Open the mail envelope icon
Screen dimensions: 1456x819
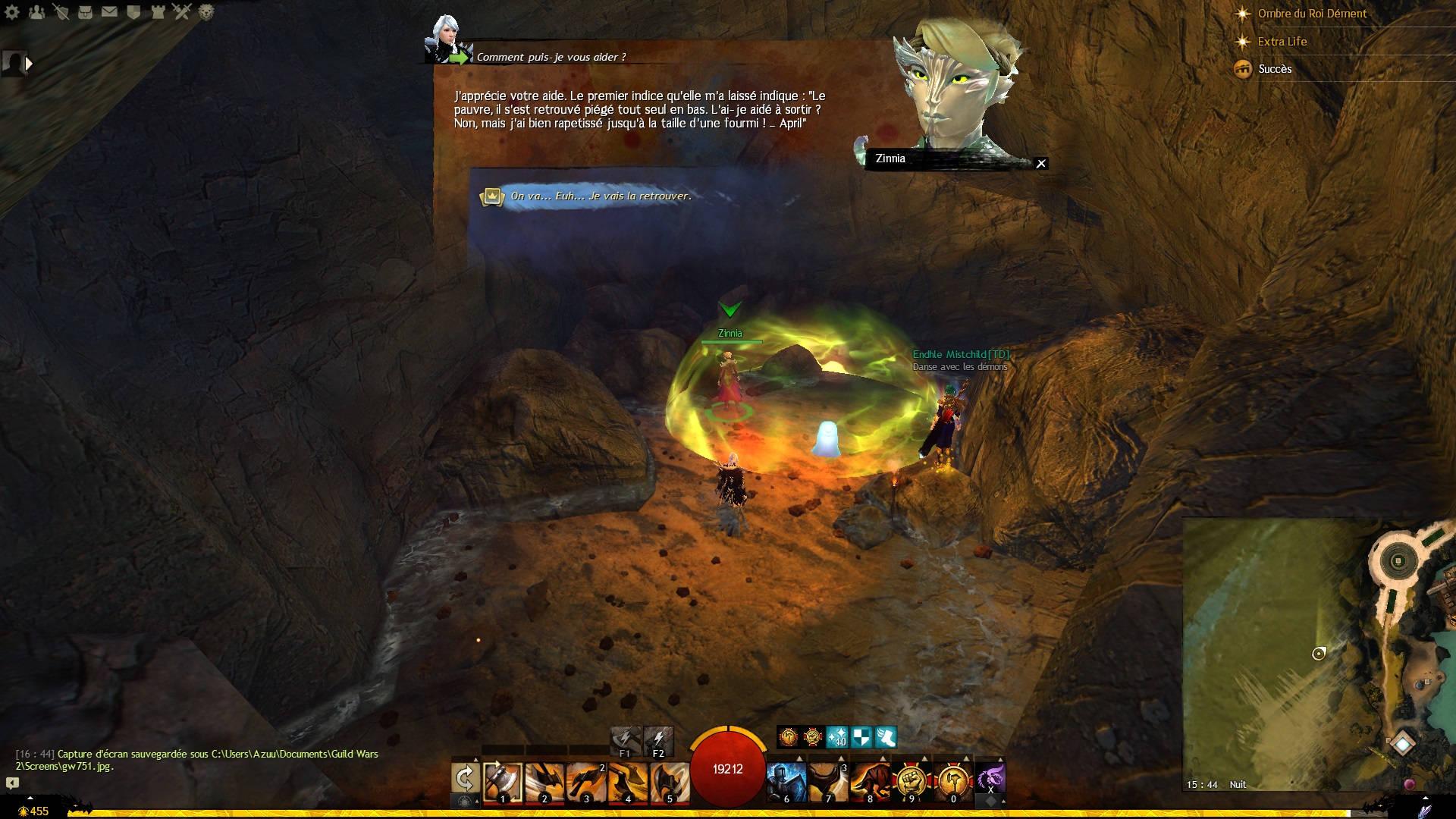tap(109, 12)
